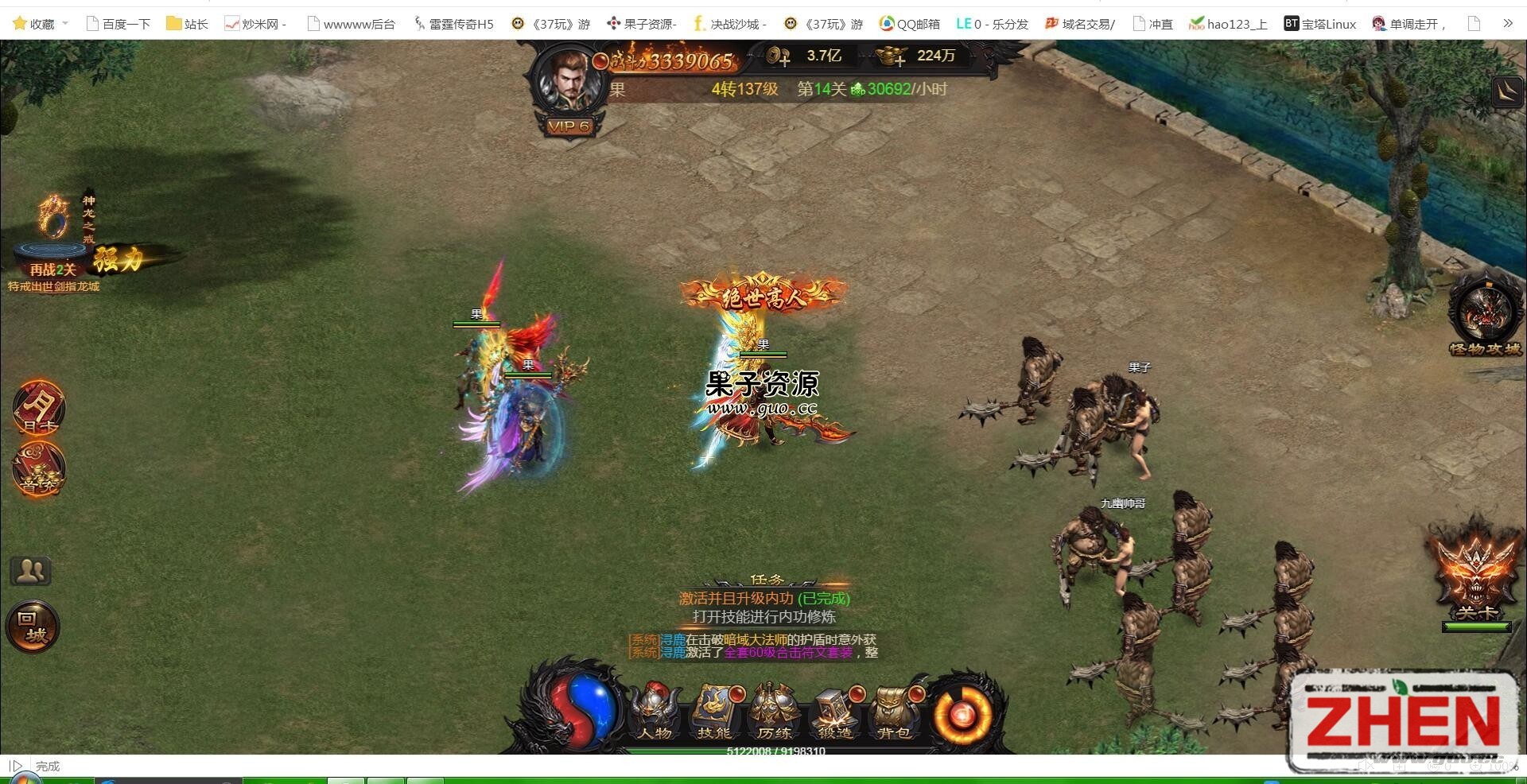Click the 回城 return-to-city button
The width and height of the screenshot is (1527, 784).
32,627
